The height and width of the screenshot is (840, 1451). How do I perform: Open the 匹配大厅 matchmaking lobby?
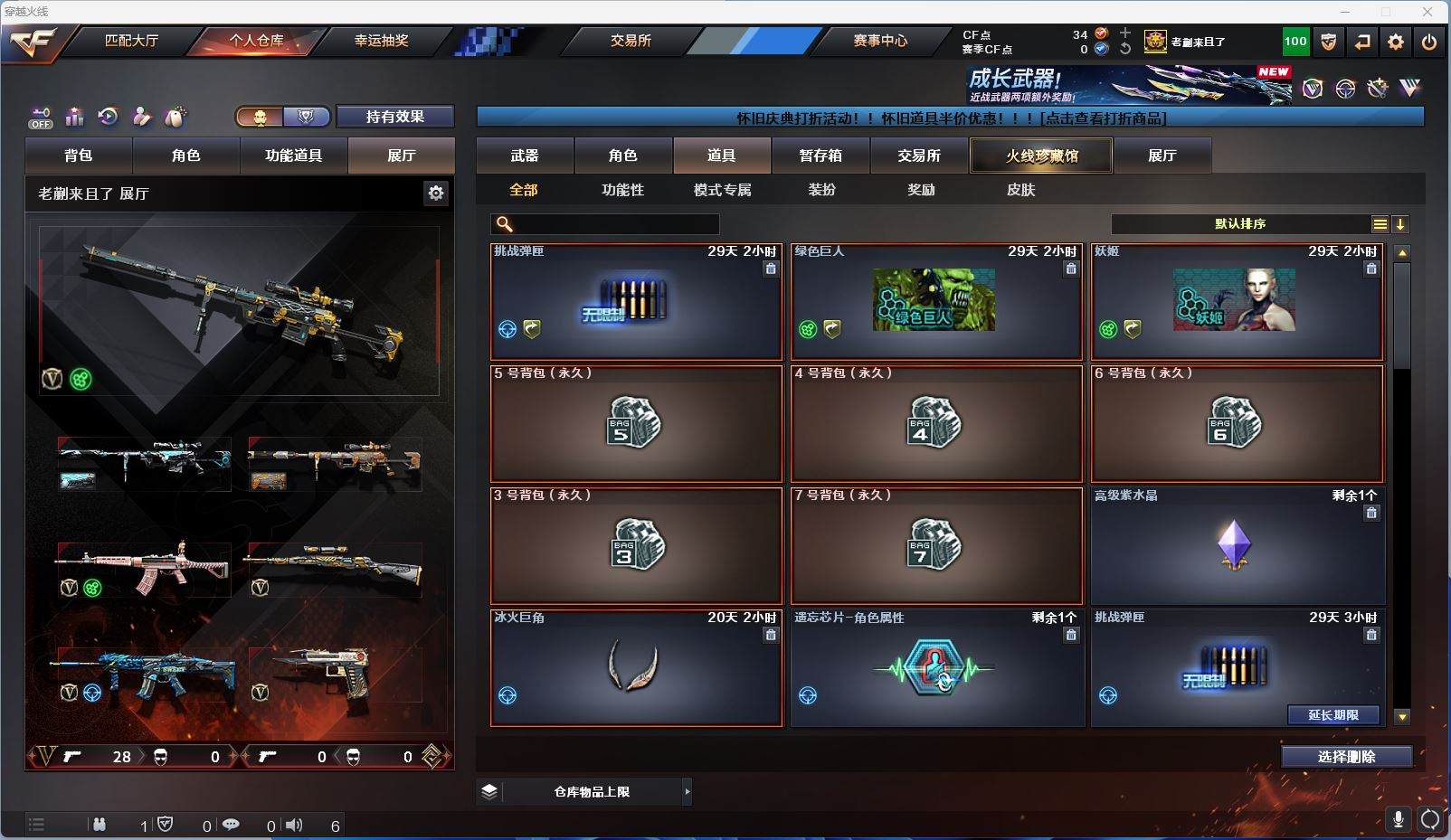click(x=131, y=41)
